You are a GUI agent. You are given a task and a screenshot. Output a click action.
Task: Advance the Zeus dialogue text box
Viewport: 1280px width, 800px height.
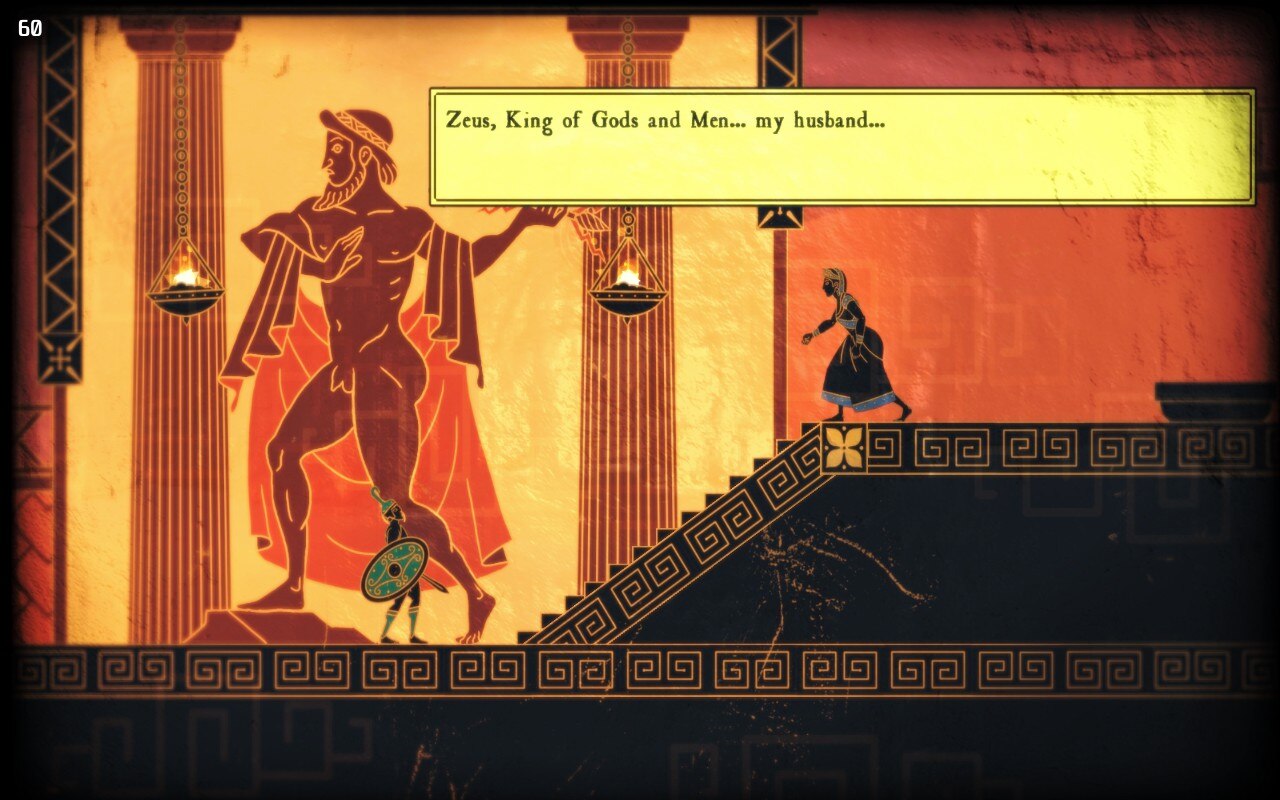point(841,147)
